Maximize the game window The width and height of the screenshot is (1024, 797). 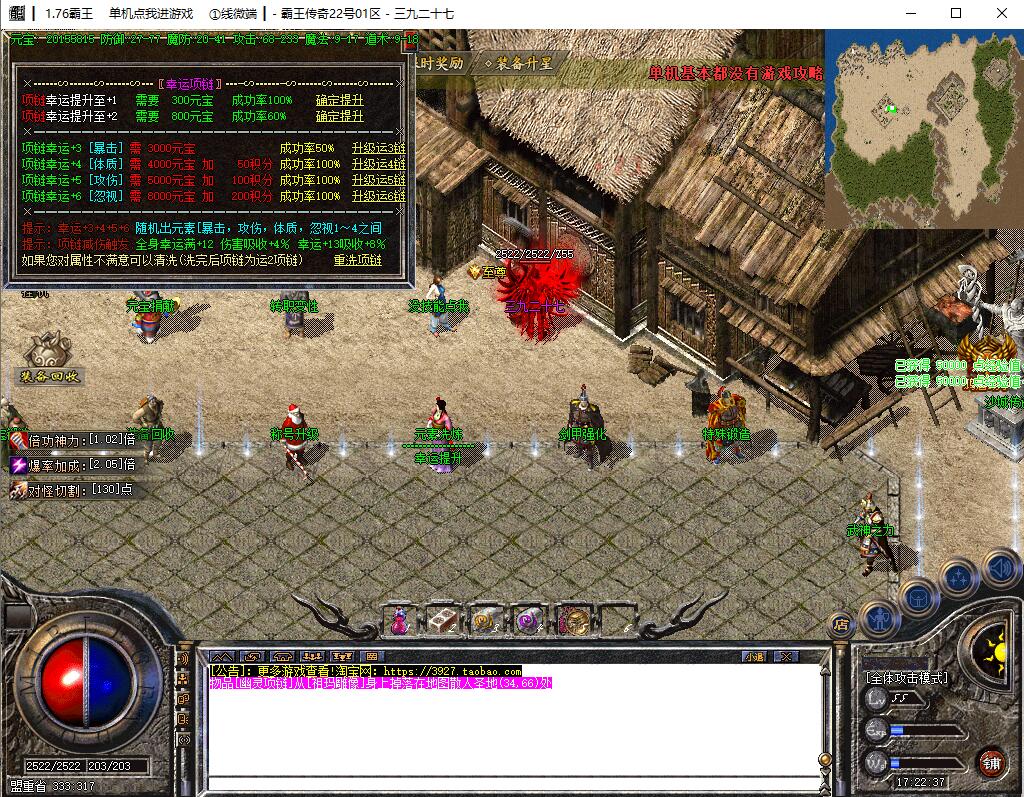coord(955,13)
